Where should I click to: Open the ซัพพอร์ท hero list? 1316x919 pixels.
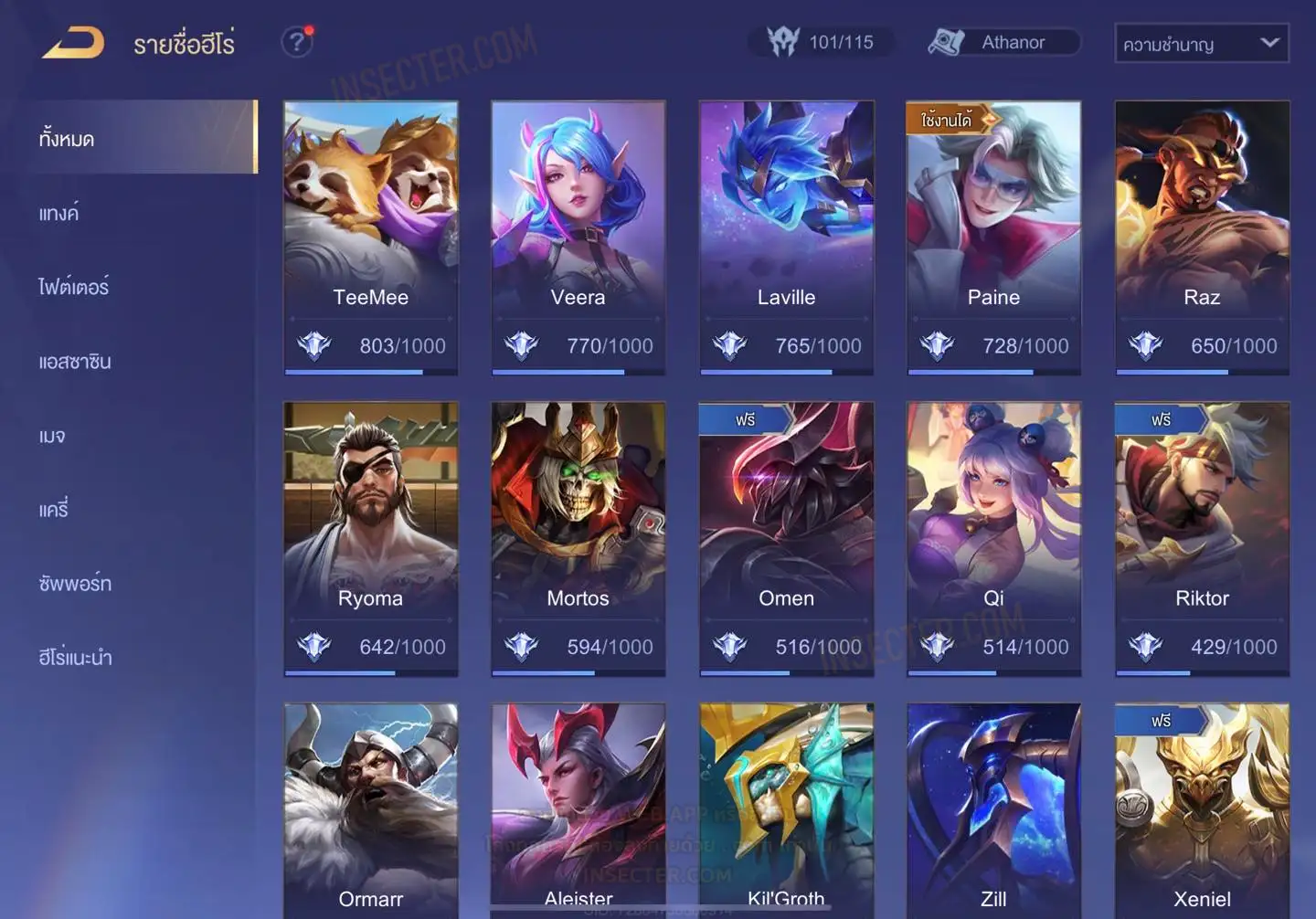pyautogui.click(x=75, y=583)
